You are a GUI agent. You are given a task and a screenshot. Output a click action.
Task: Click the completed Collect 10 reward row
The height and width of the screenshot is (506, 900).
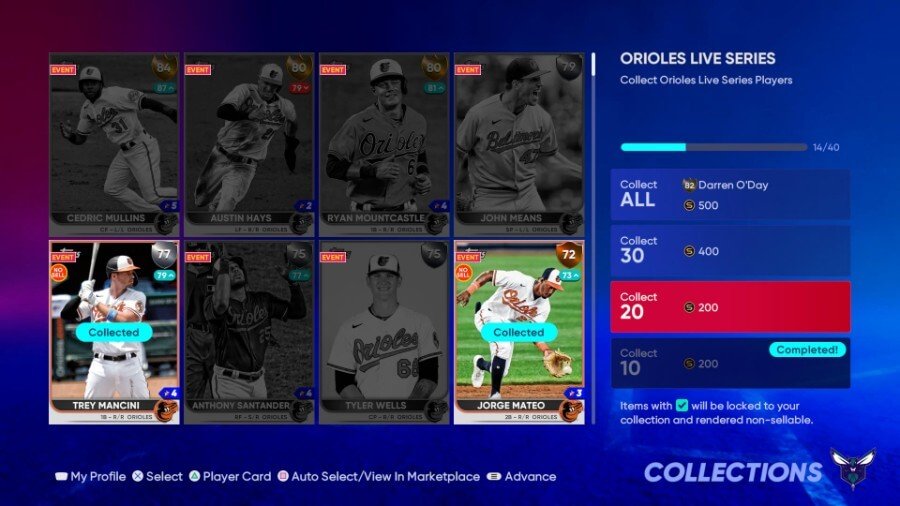click(x=730, y=362)
